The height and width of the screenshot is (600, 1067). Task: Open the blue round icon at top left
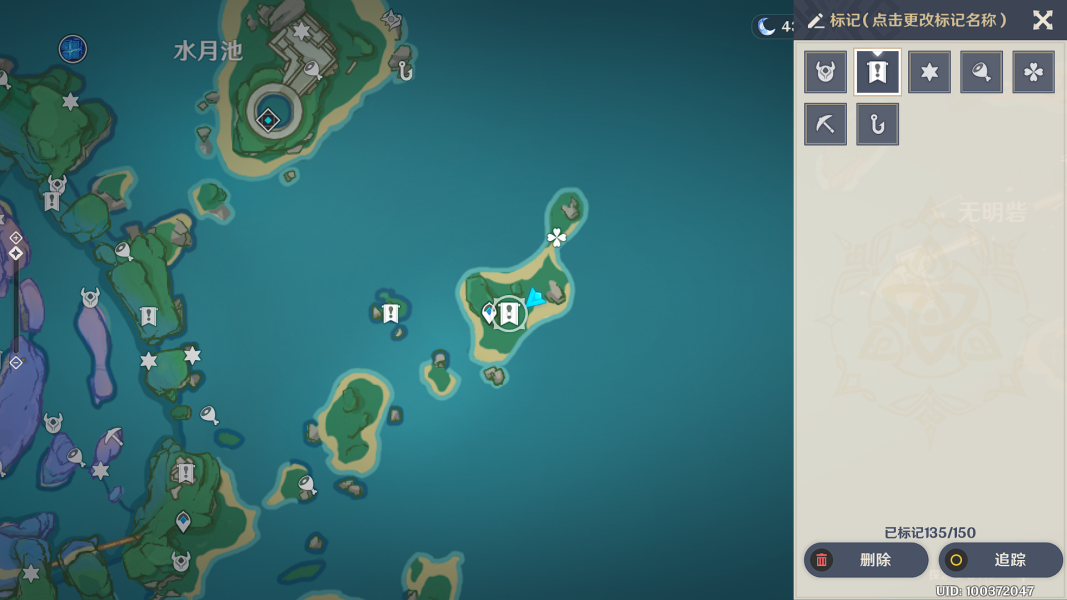click(72, 48)
